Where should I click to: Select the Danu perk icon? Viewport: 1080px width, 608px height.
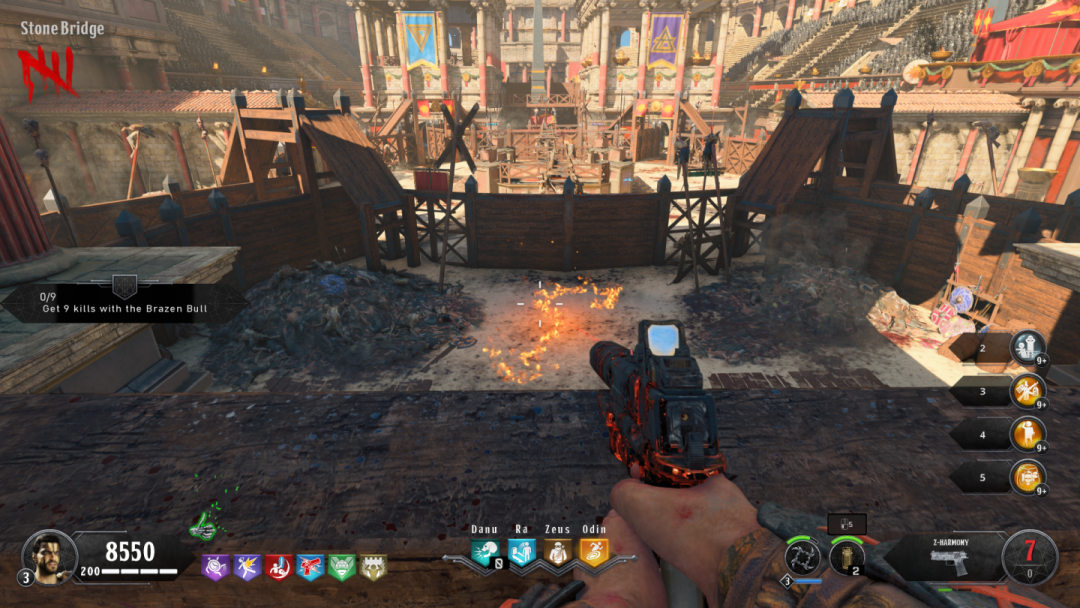(x=485, y=552)
